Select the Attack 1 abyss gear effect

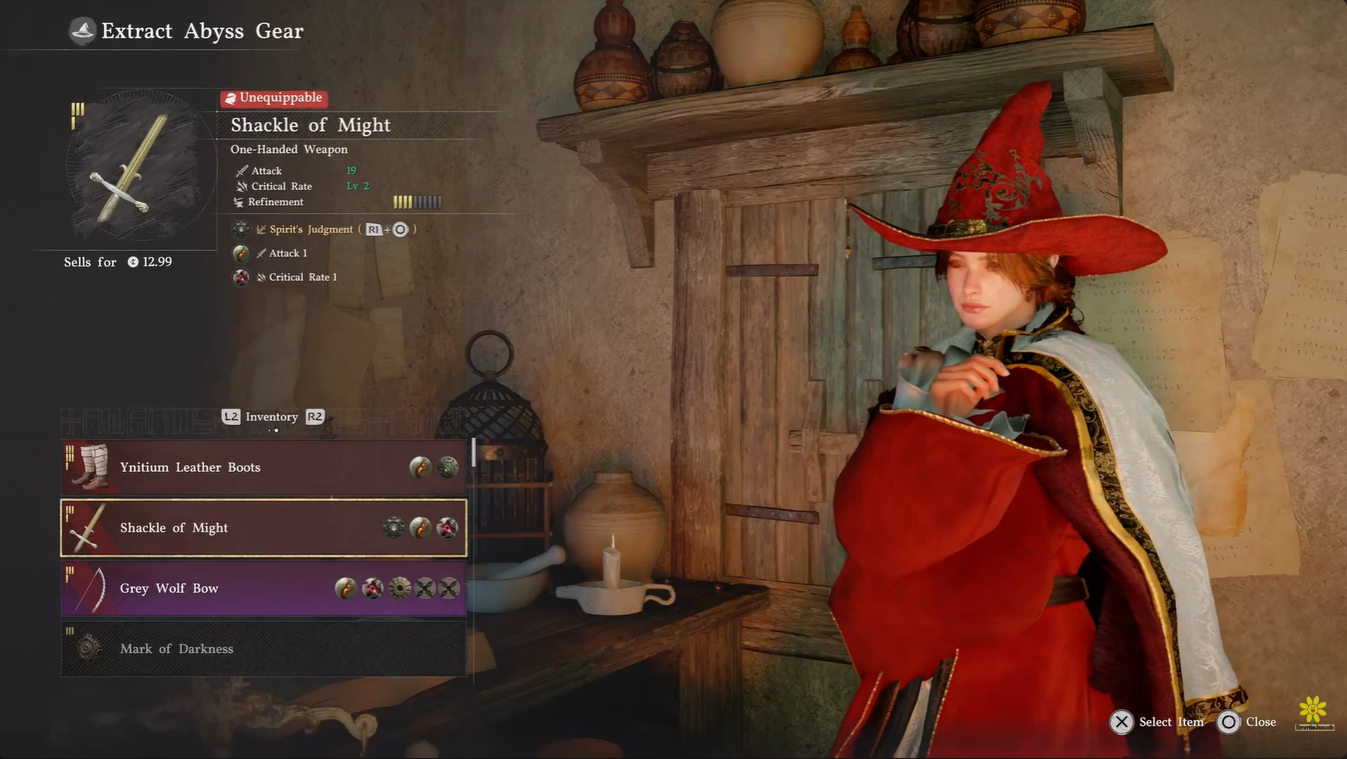[288, 253]
